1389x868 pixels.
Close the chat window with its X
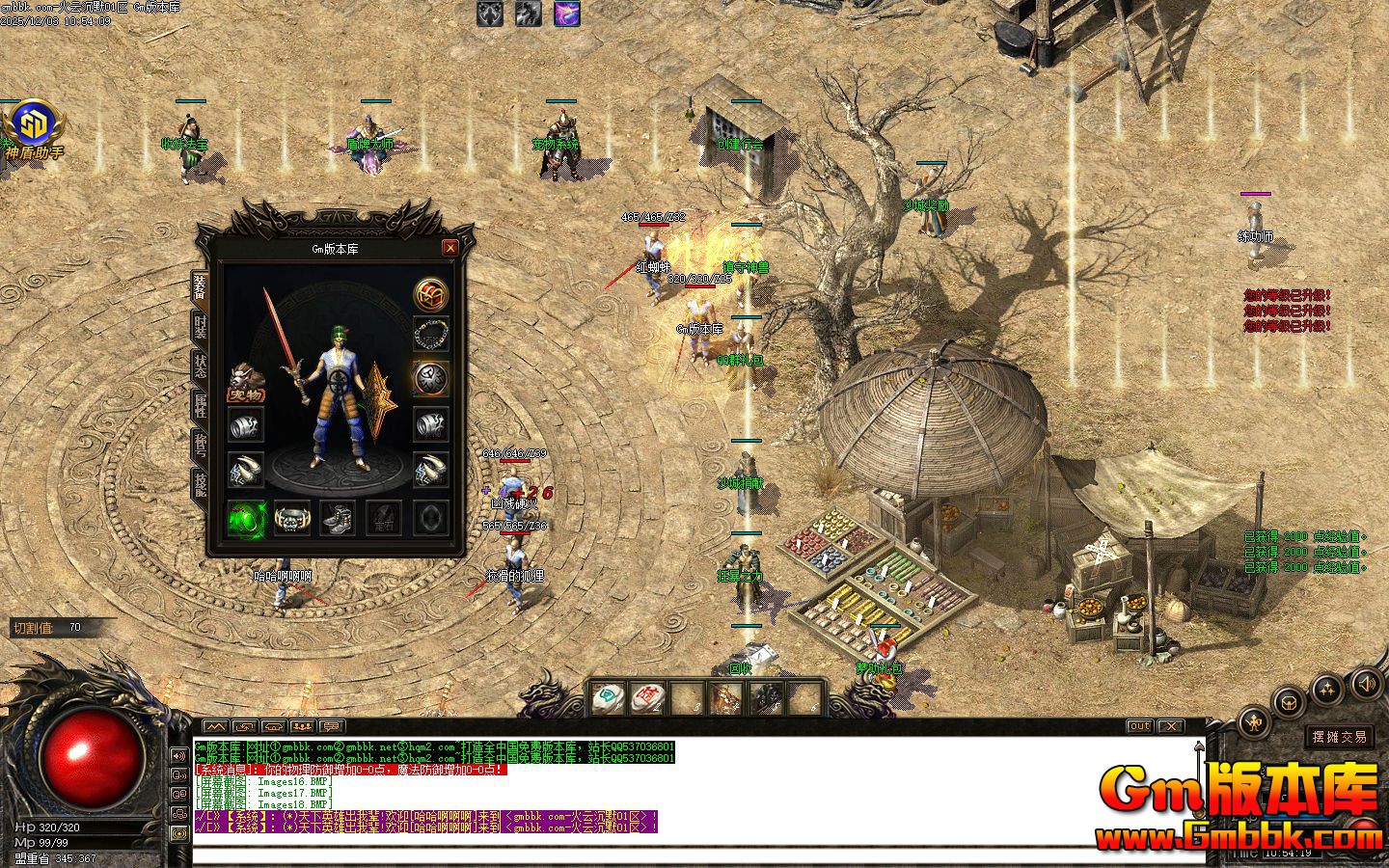tap(1169, 726)
